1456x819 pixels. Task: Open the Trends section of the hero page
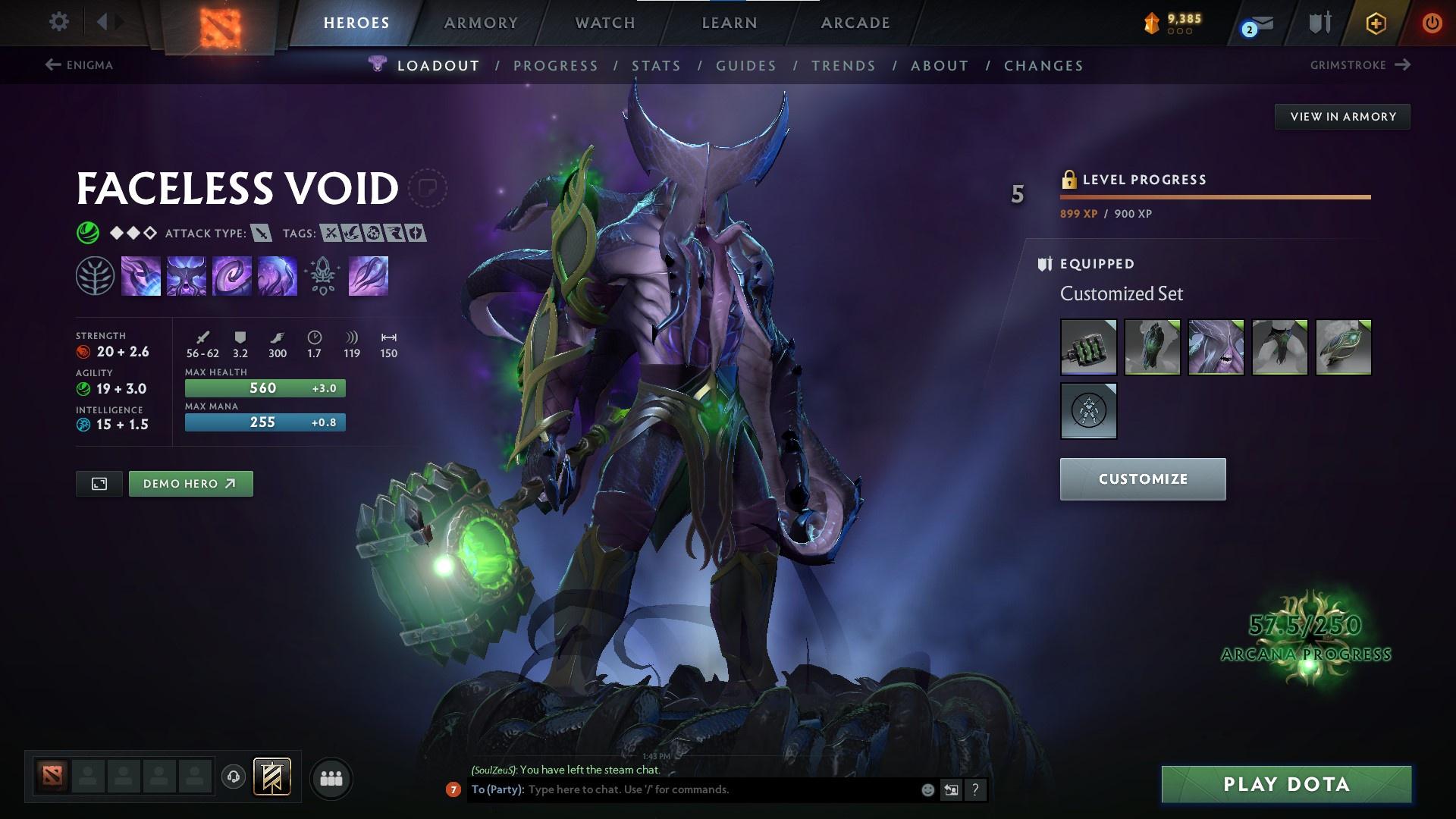[843, 66]
